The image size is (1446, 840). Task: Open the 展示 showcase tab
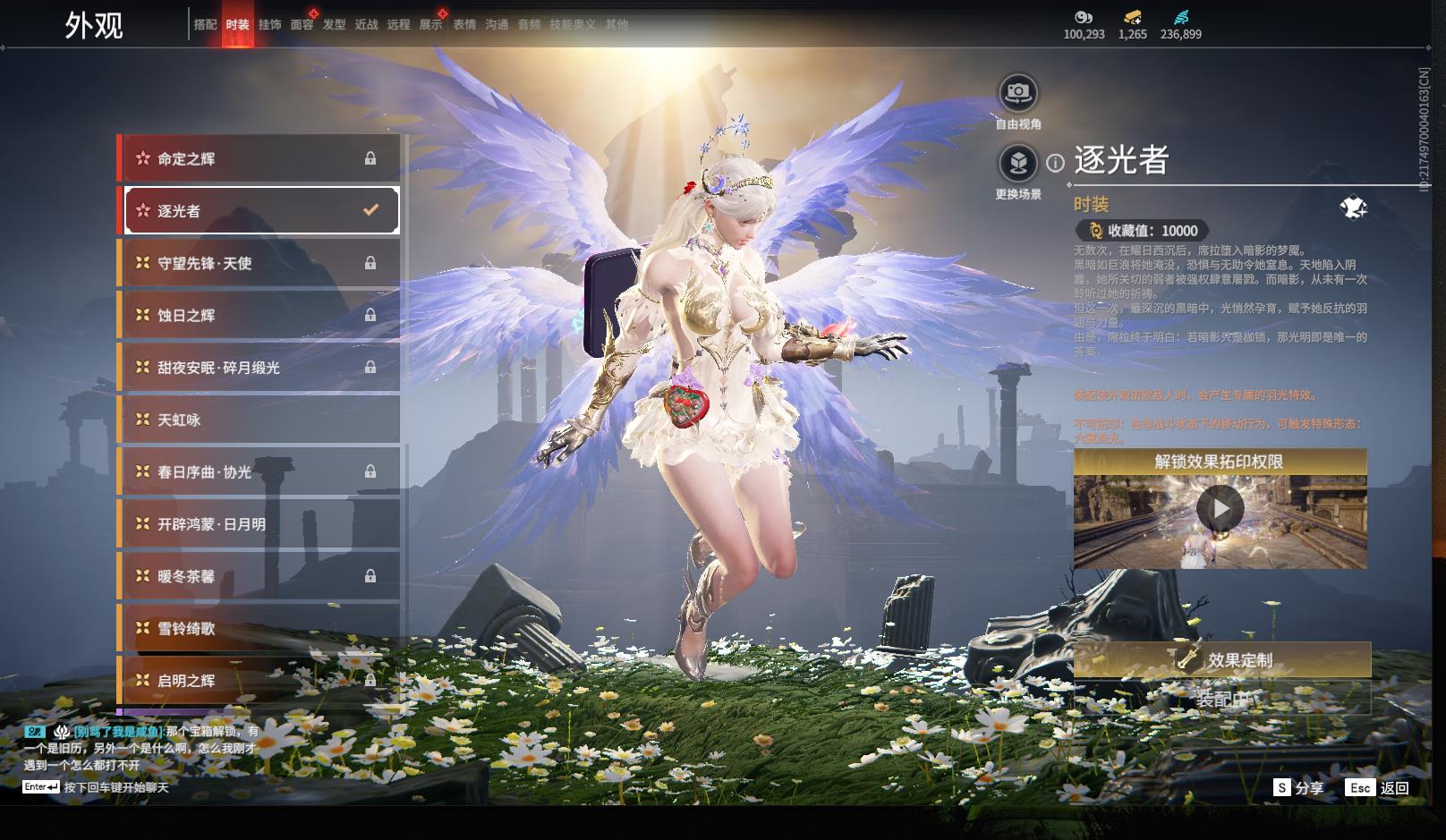coord(430,25)
